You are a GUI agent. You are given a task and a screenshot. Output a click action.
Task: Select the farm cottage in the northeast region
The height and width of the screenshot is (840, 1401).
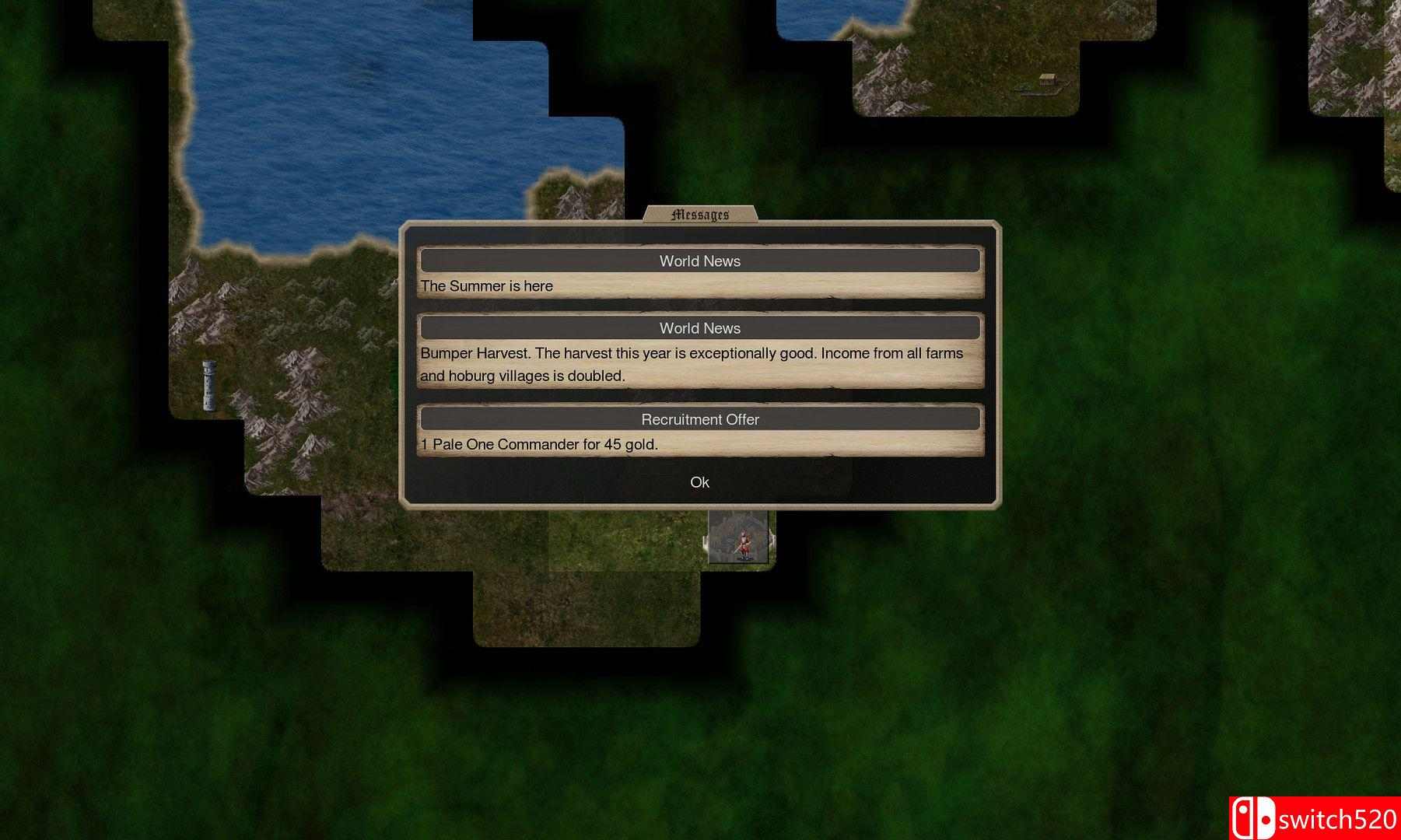point(1048,79)
